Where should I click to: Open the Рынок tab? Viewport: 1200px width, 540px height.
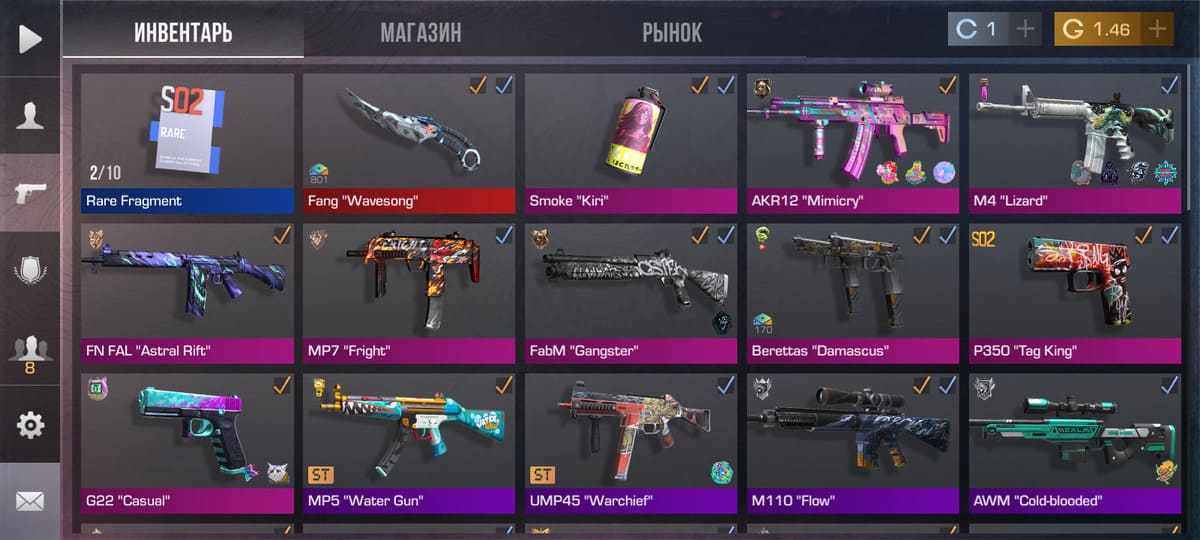(x=672, y=32)
